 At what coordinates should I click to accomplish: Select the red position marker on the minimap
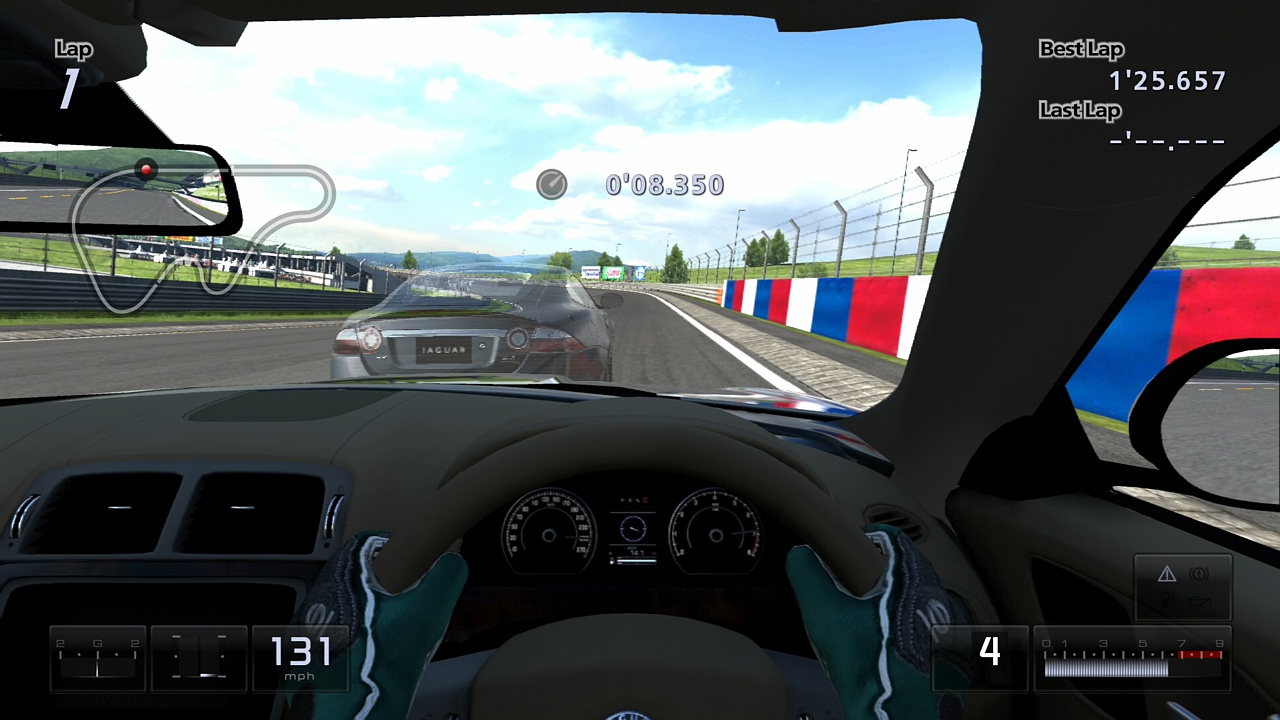[x=145, y=170]
